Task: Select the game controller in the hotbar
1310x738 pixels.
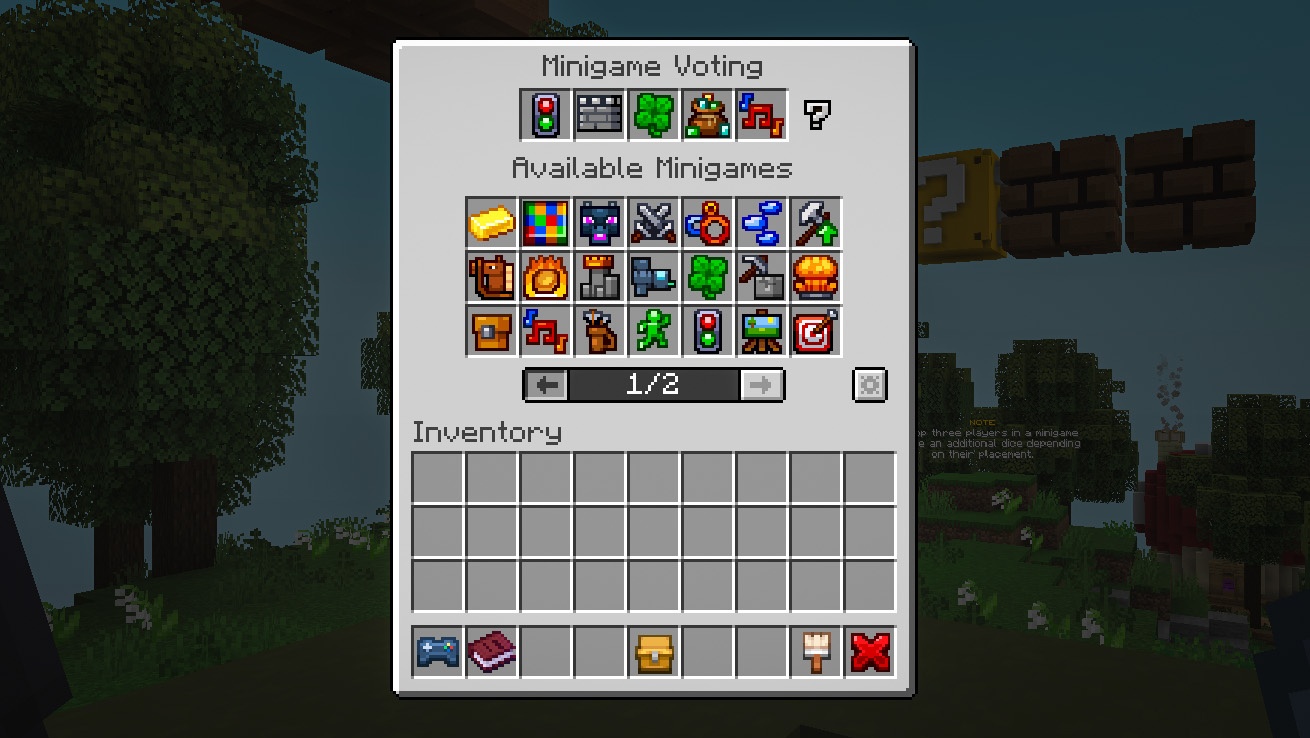Action: pyautogui.click(x=435, y=650)
